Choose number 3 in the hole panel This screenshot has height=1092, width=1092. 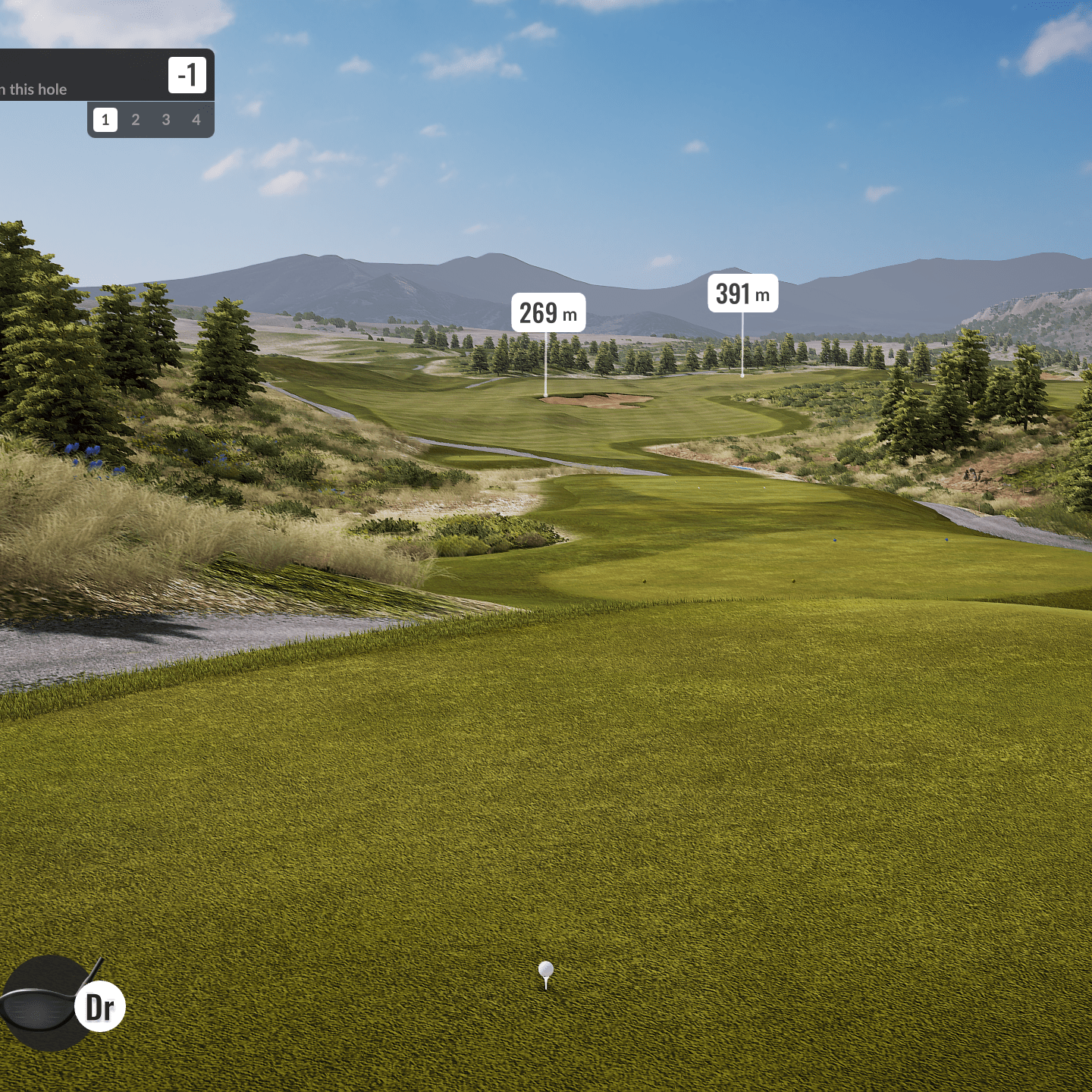tap(166, 120)
